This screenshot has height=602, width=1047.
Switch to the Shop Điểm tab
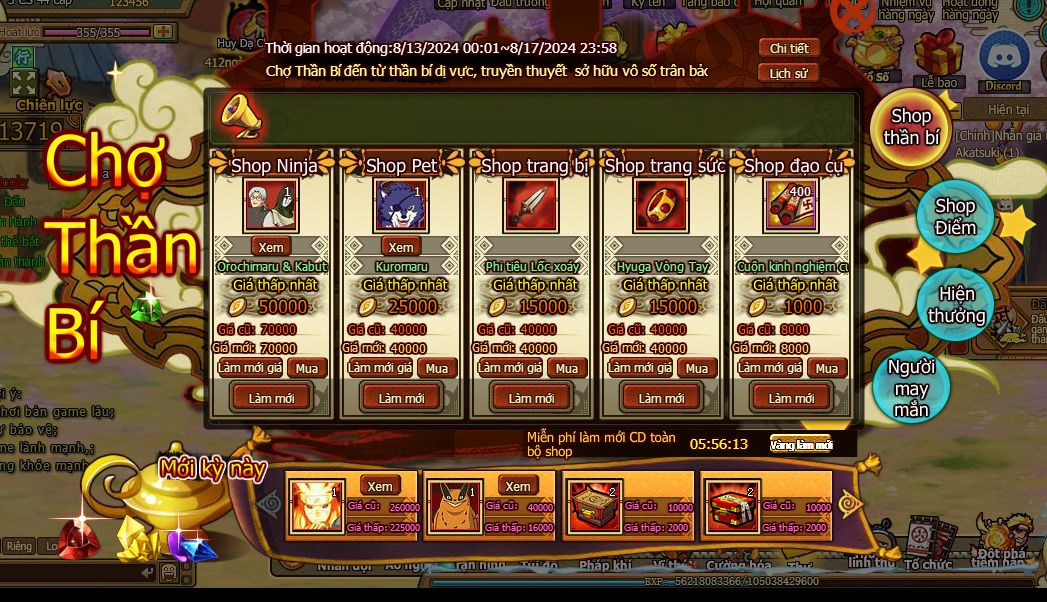[955, 217]
